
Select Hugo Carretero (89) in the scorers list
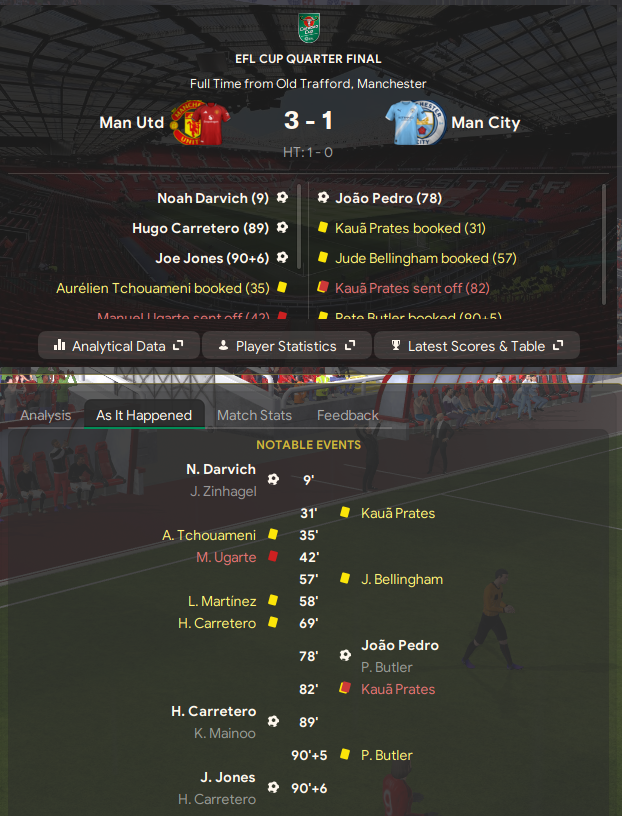click(200, 228)
